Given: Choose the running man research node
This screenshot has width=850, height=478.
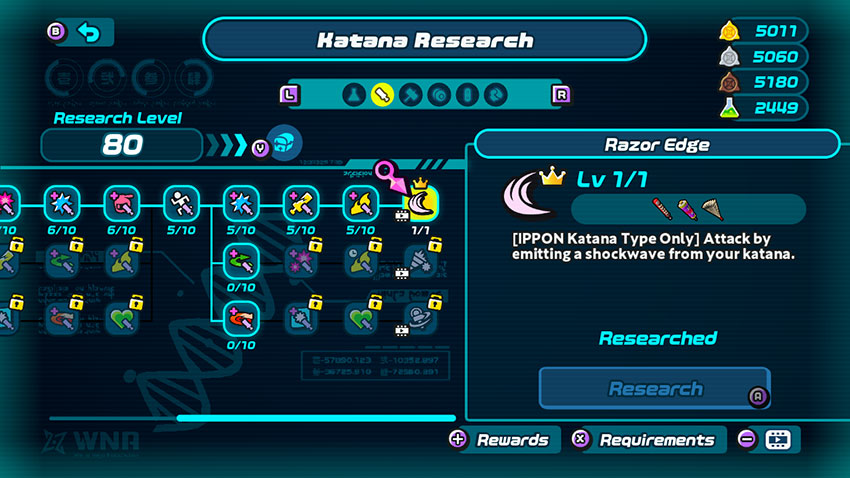Looking at the screenshot, I should tap(181, 205).
